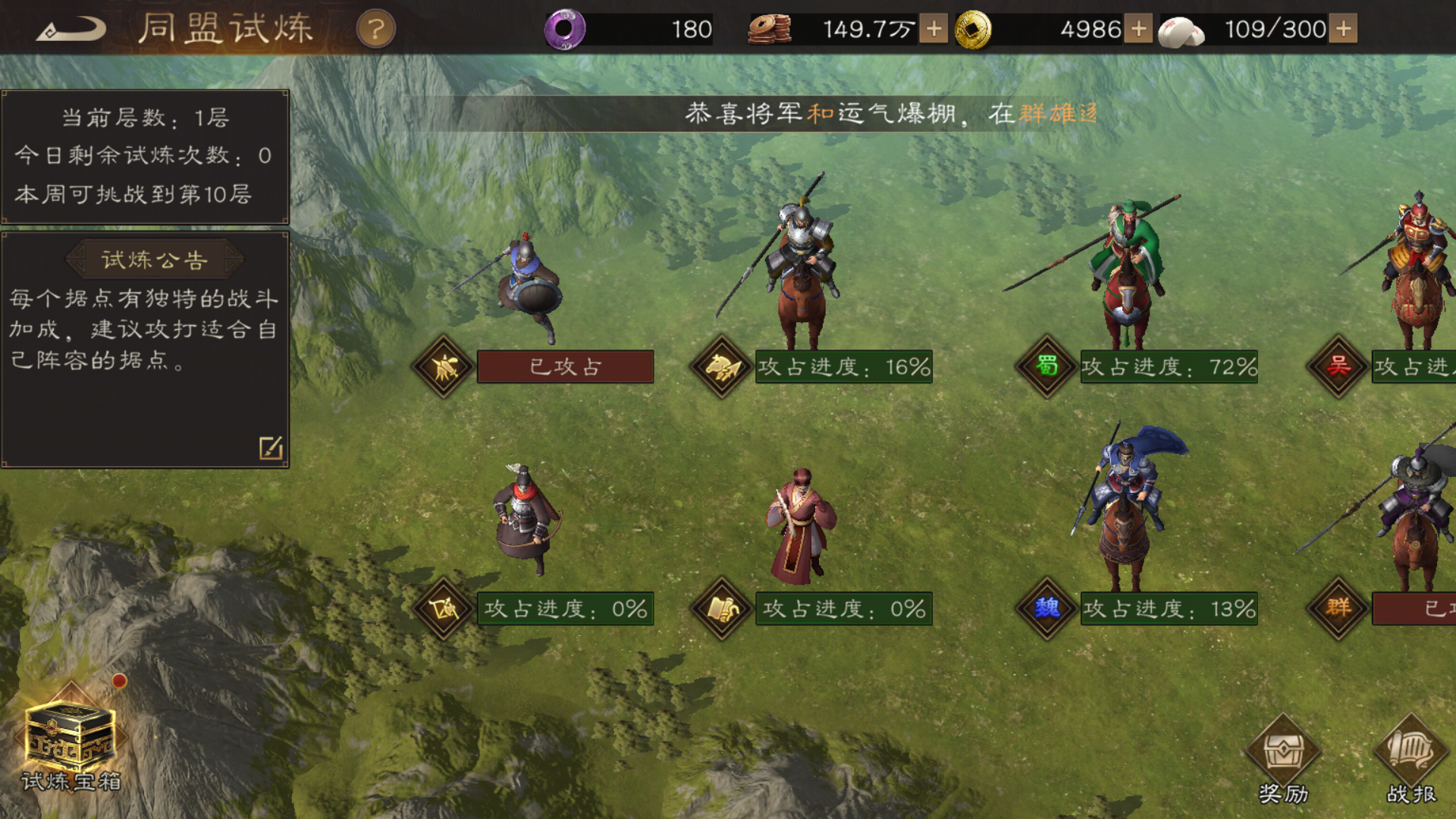Open the question mark help button
This screenshot has height=819, width=1456.
pos(375,30)
